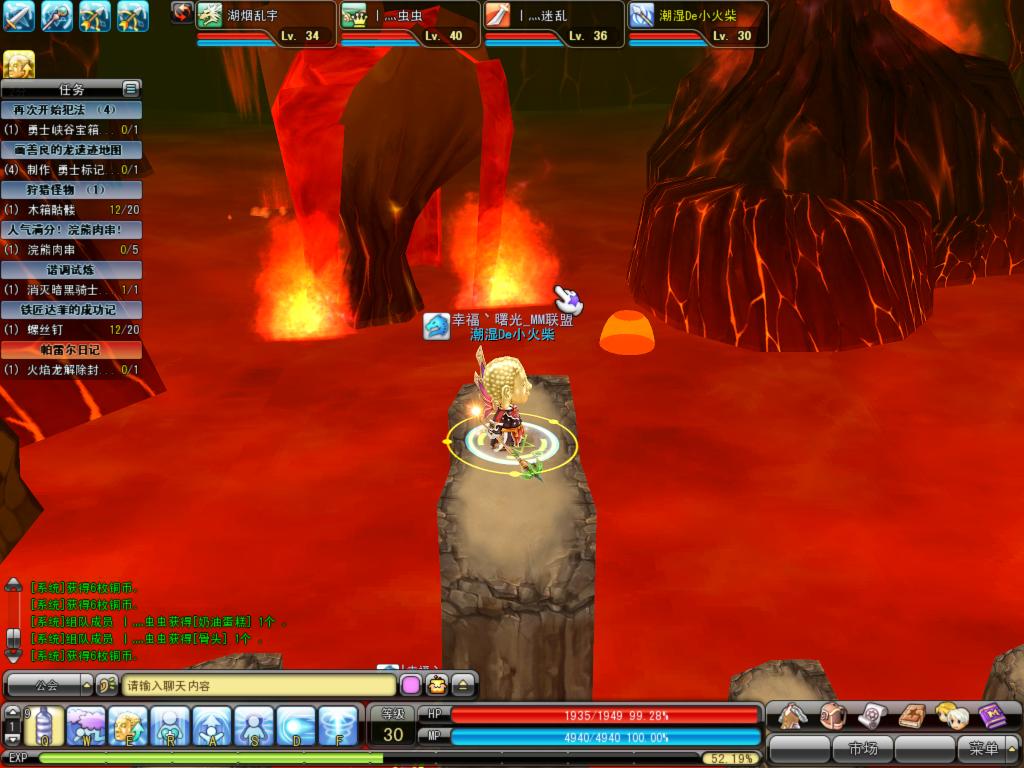
Task: Activate the storm cloud skill on W
Action: (86, 725)
